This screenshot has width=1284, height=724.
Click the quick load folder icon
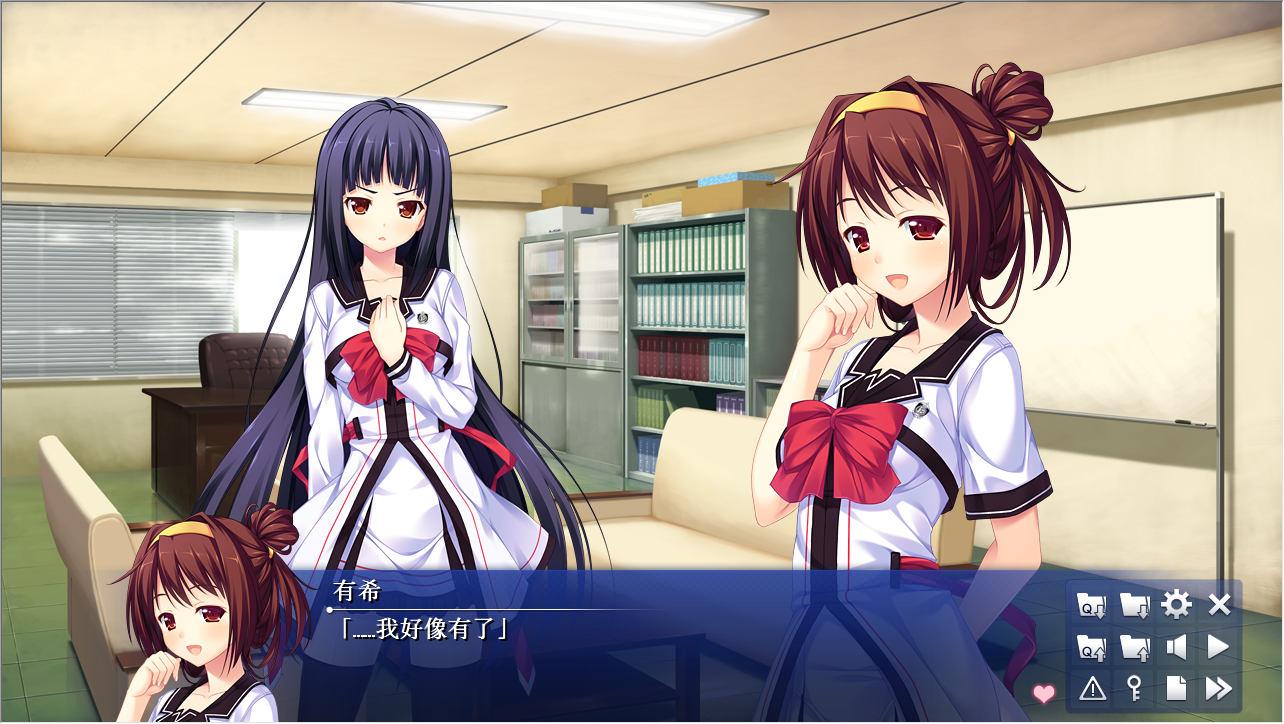pyautogui.click(x=1091, y=647)
